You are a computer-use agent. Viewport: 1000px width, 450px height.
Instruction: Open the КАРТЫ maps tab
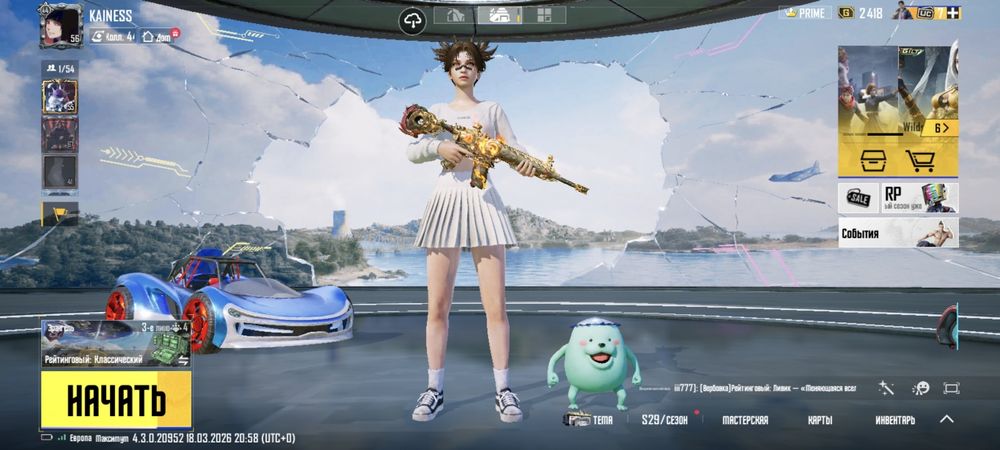coord(820,420)
